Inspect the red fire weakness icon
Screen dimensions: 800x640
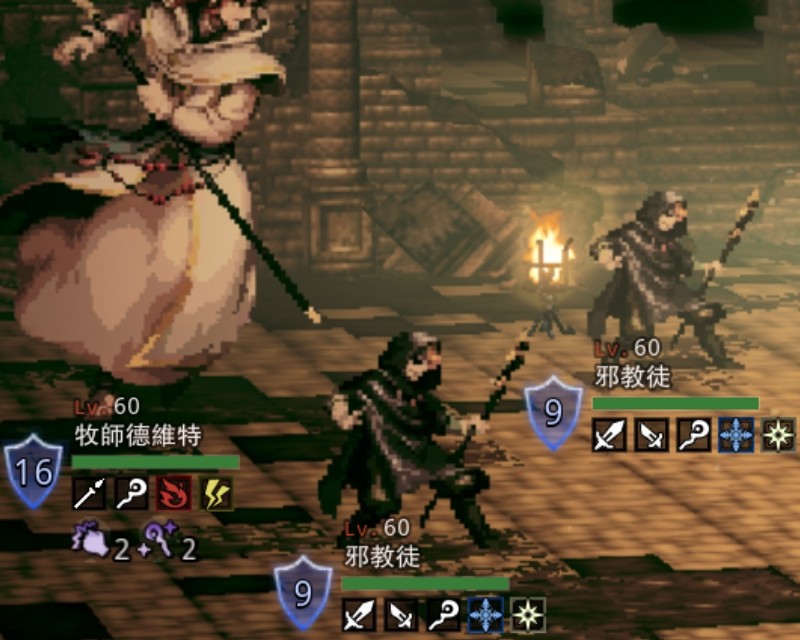tap(174, 494)
